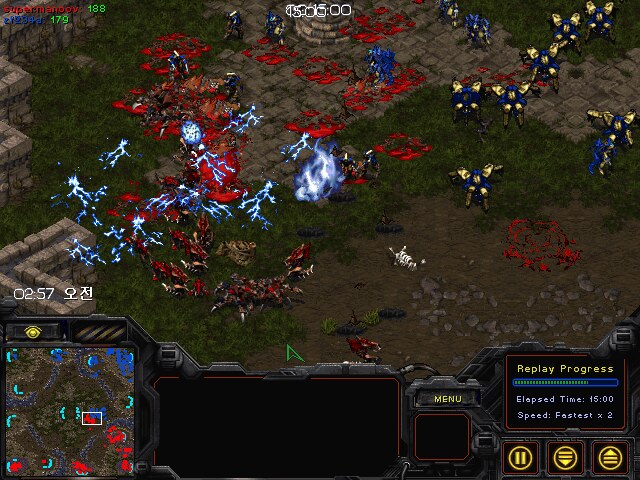The image size is (640, 480).
Task: Click the minimap to move the camera
Action: tap(67, 406)
